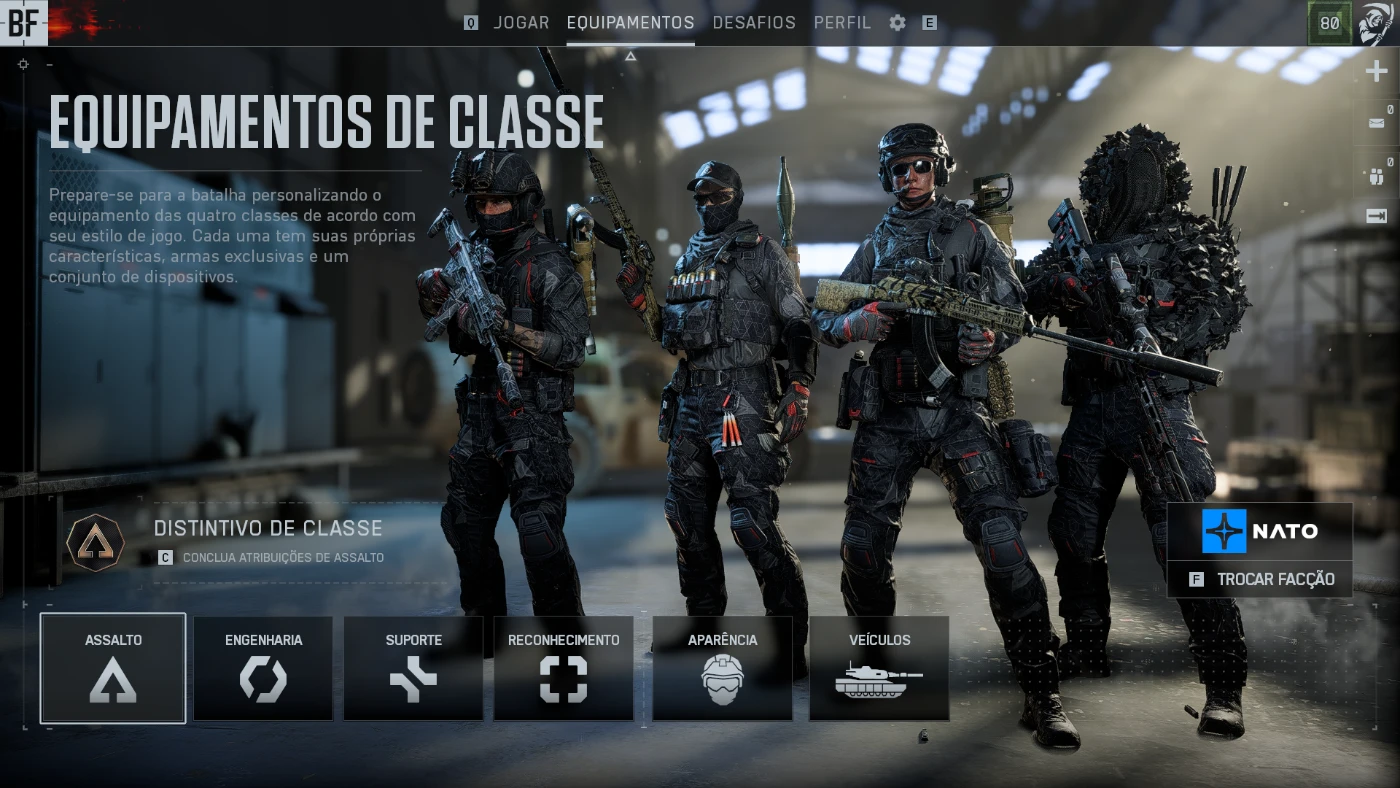
Task: Open the Perfil tab
Action: [x=842, y=22]
